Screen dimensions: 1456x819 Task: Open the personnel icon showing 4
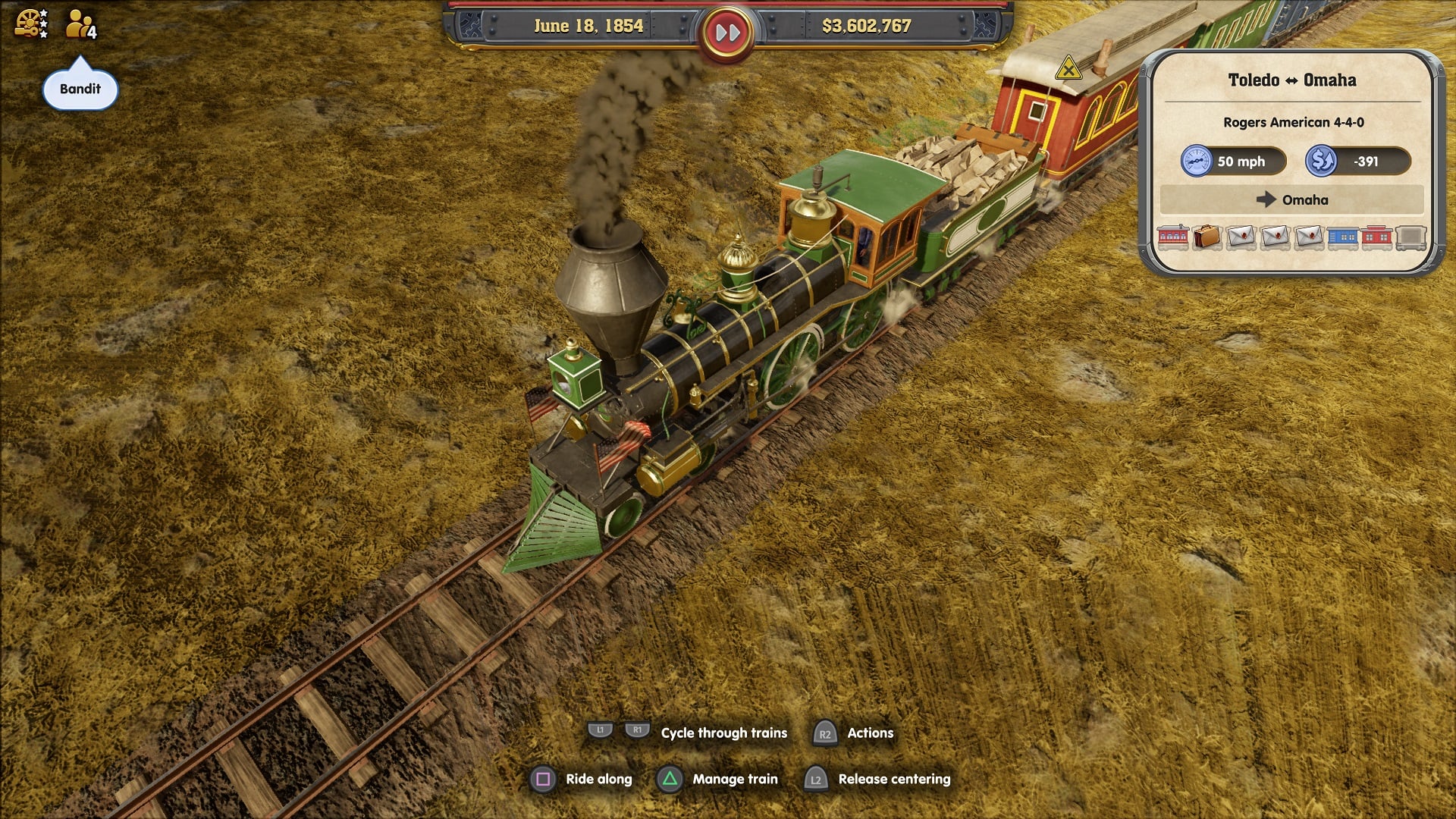80,25
